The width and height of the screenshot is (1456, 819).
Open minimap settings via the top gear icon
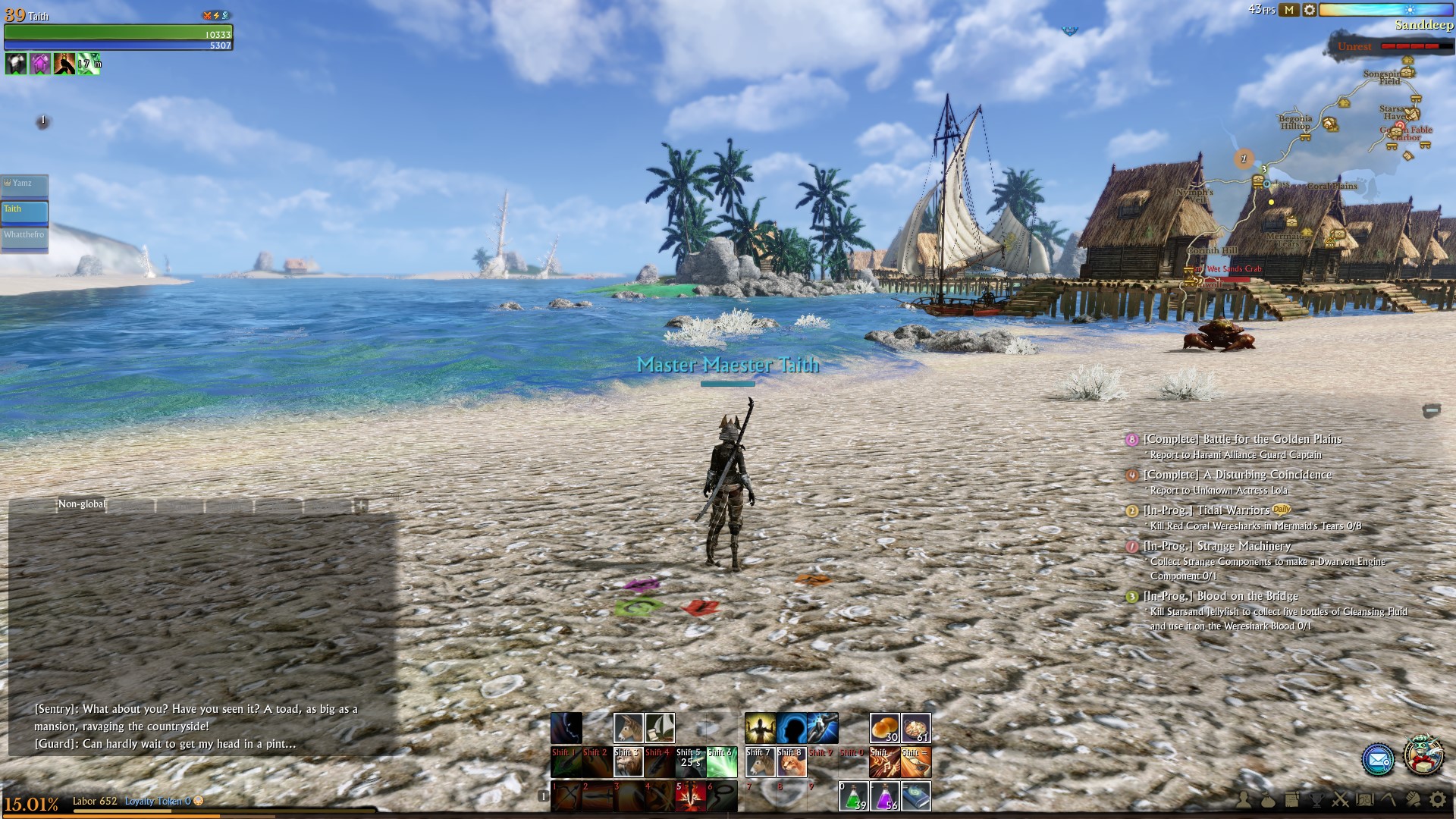coord(1310,10)
